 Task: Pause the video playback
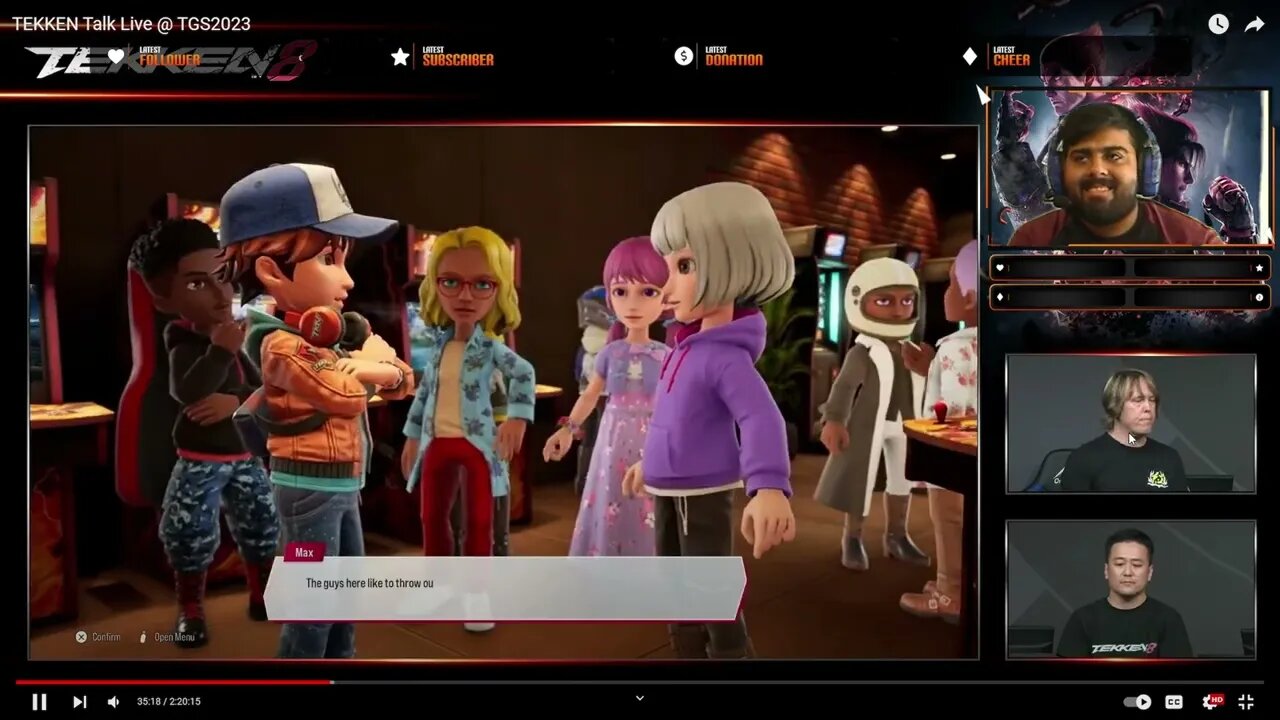tap(39, 702)
